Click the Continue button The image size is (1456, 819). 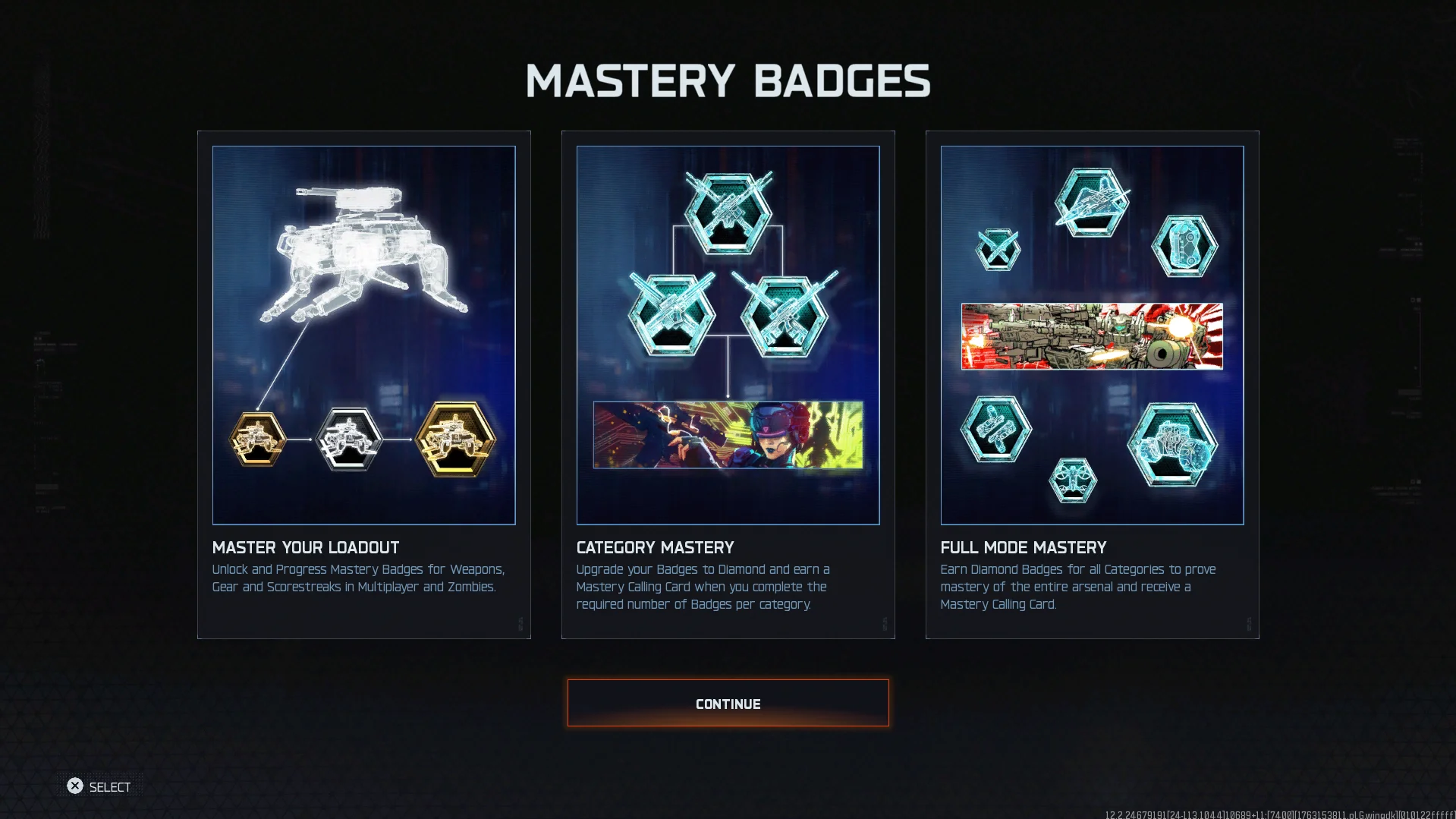pyautogui.click(x=728, y=703)
